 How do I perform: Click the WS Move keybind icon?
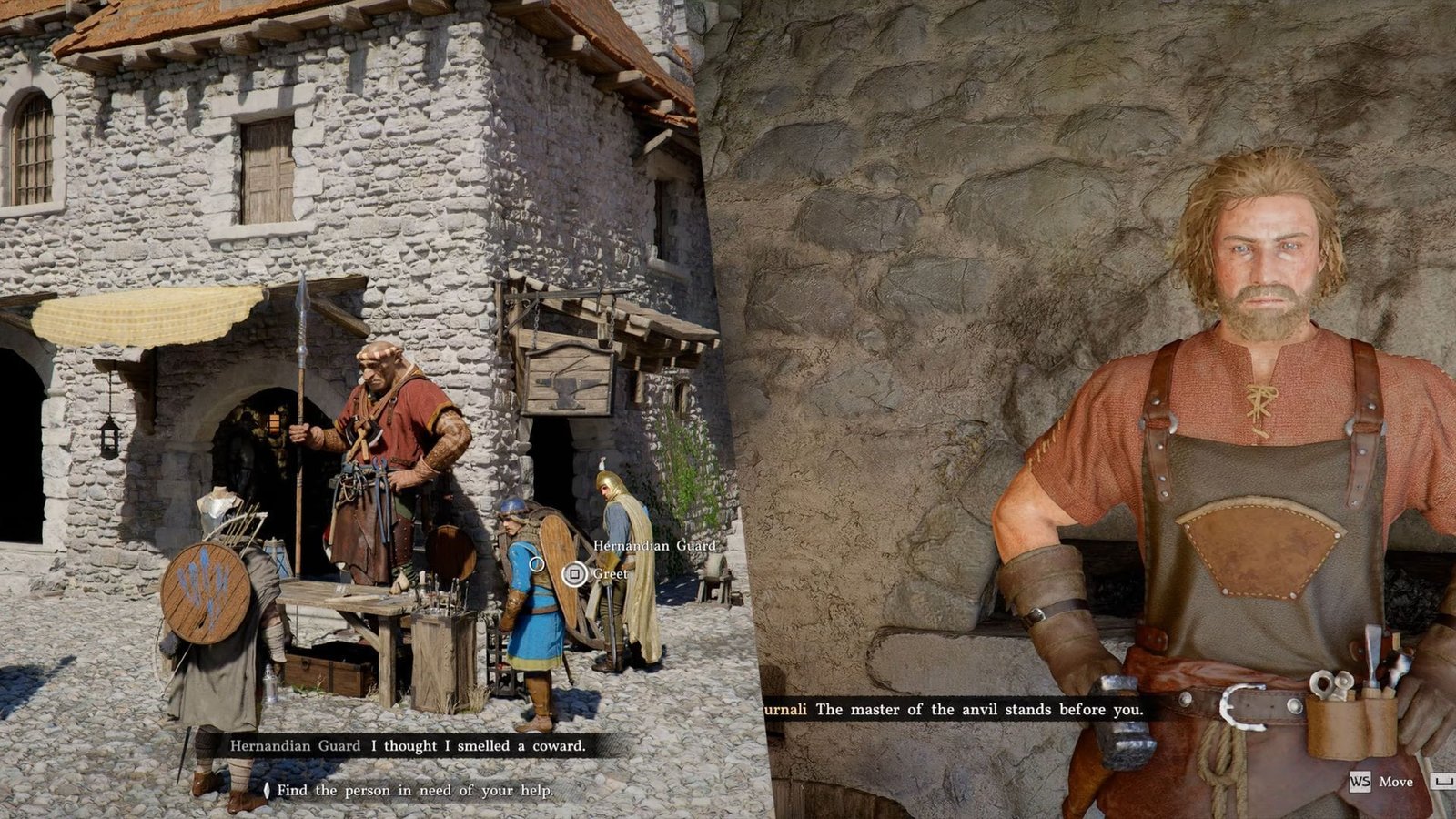click(1360, 782)
